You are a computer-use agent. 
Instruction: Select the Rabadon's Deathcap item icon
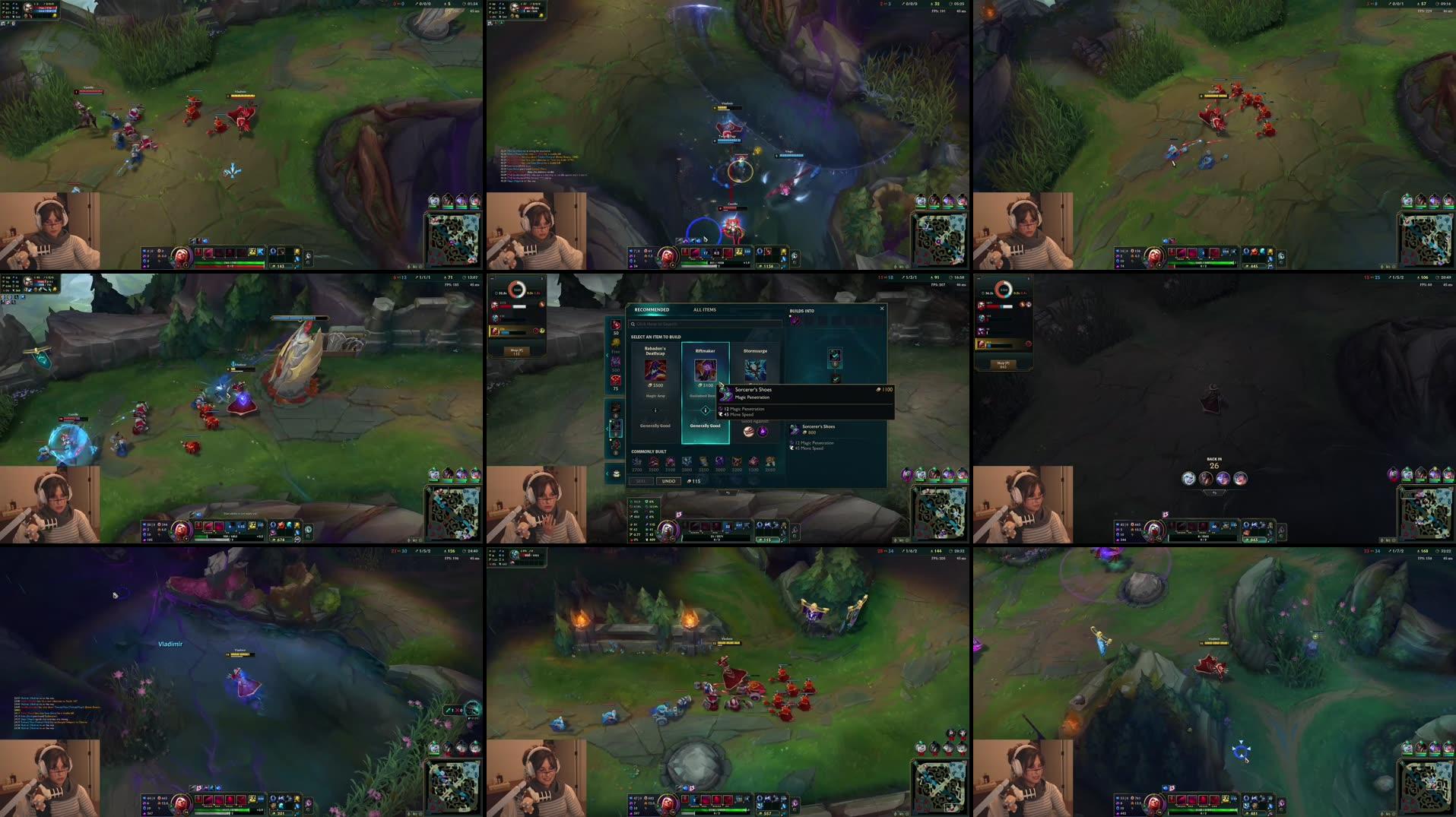[657, 369]
